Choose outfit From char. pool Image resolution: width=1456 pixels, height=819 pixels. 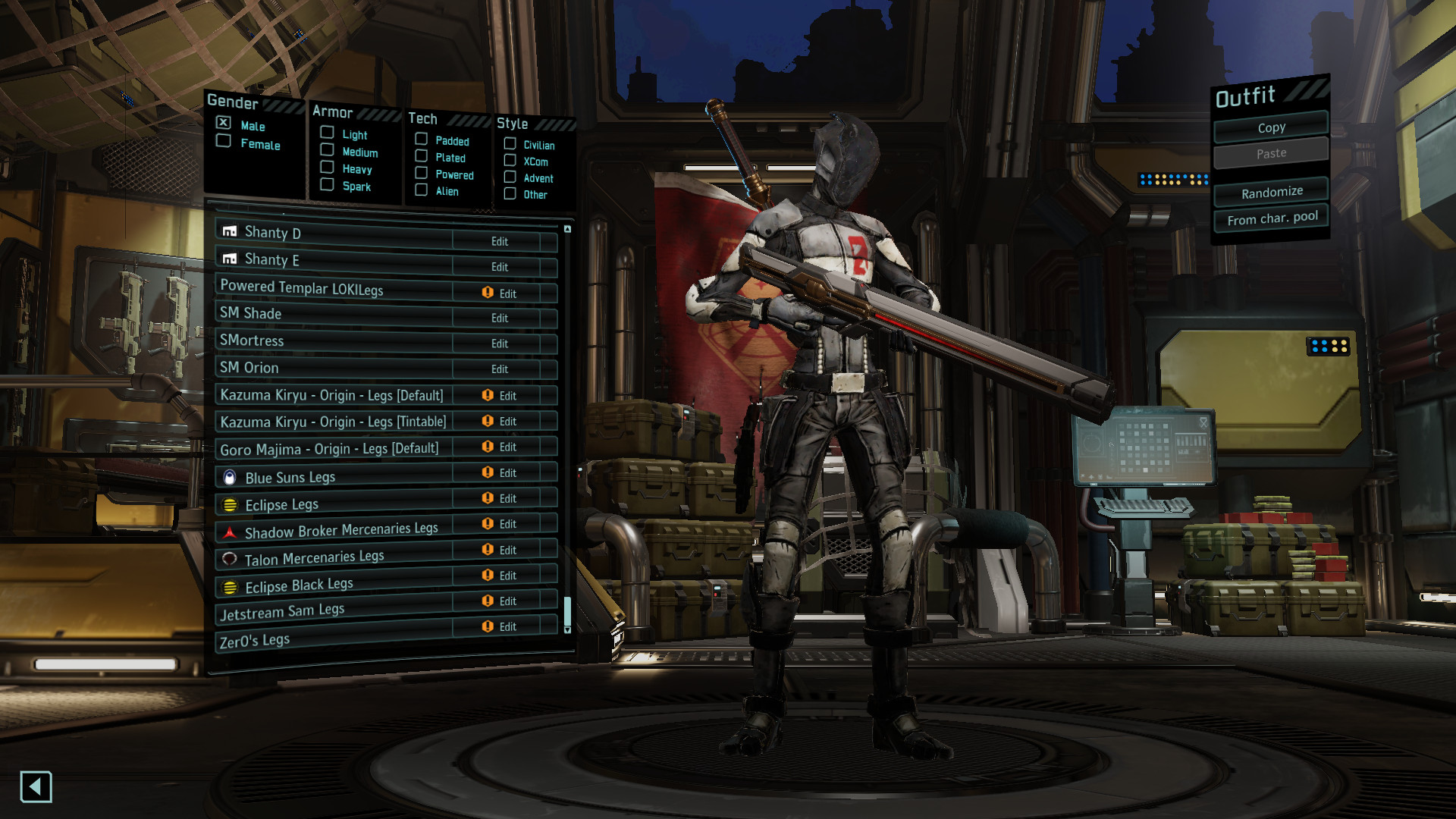(1272, 219)
